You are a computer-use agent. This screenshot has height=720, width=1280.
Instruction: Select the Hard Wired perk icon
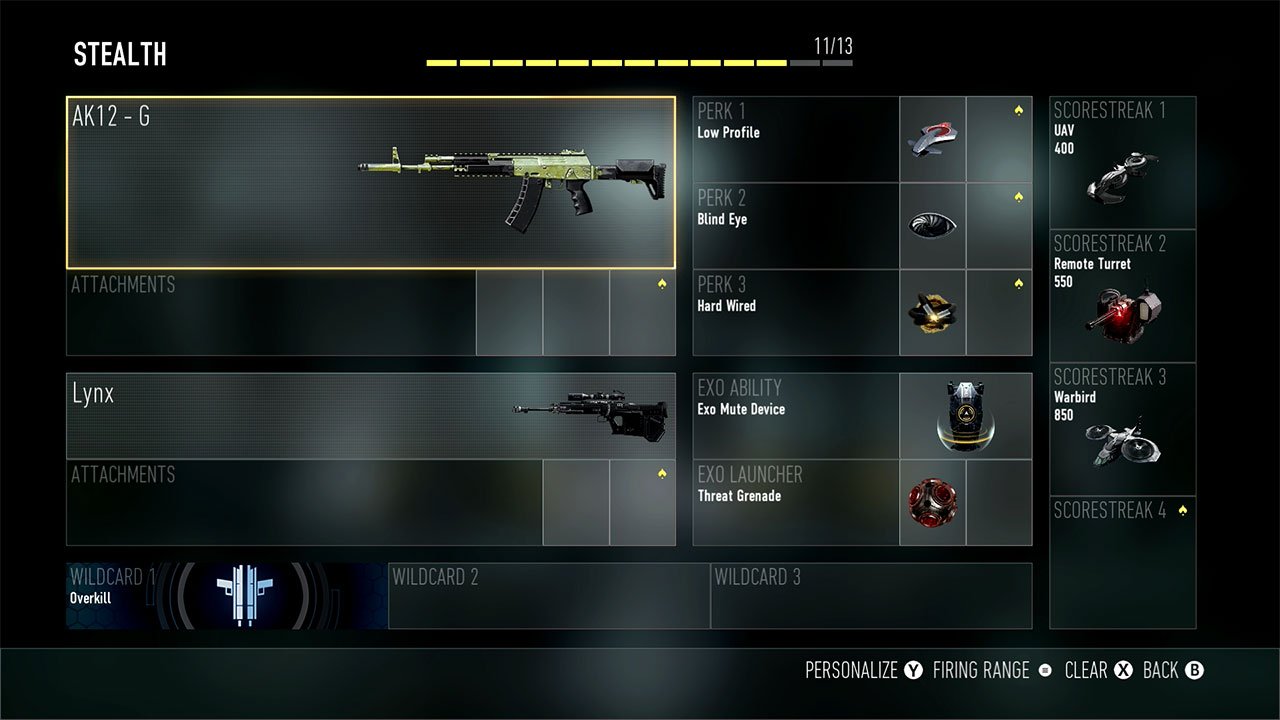(x=932, y=311)
